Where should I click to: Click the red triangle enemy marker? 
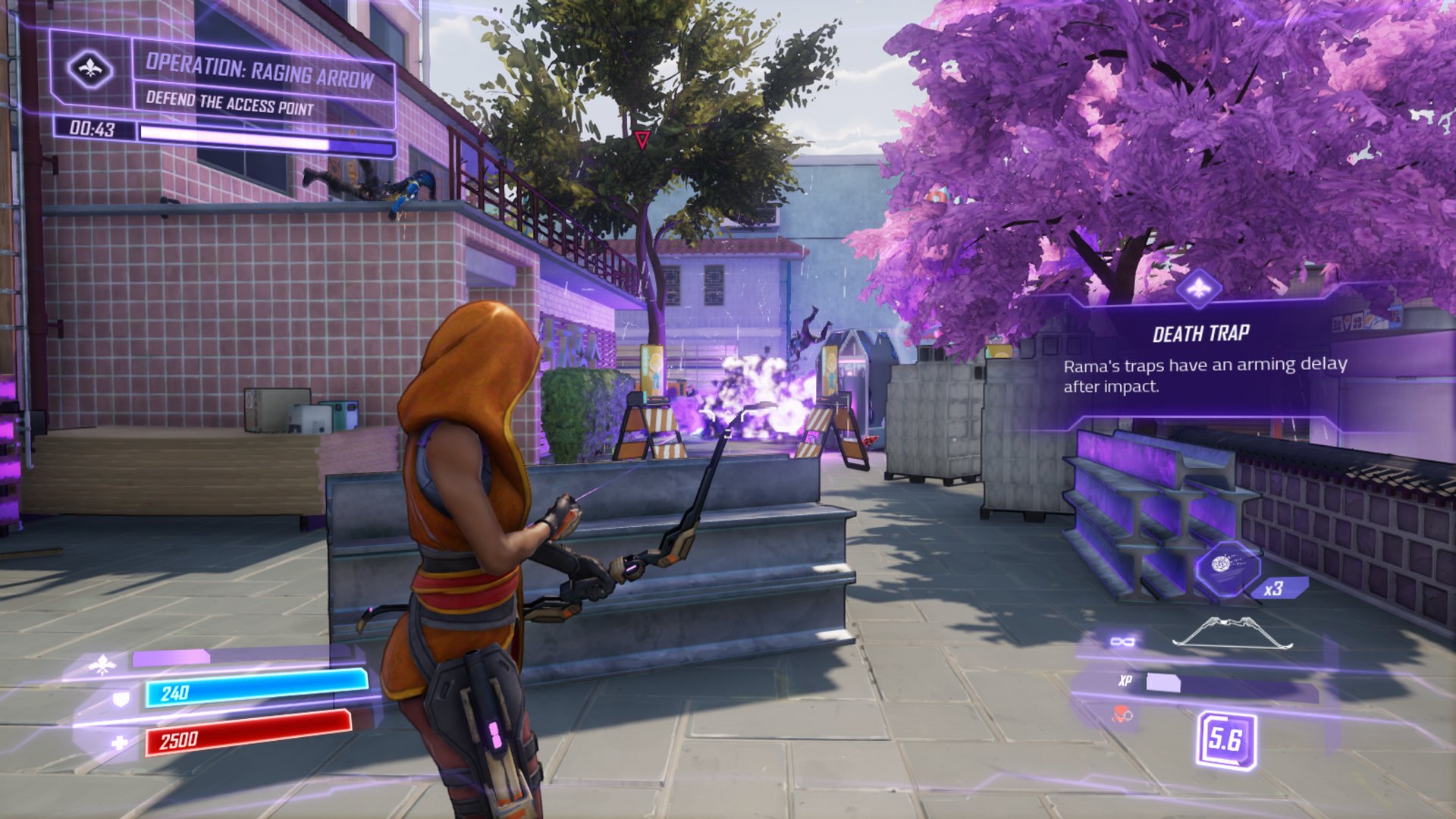click(x=642, y=140)
